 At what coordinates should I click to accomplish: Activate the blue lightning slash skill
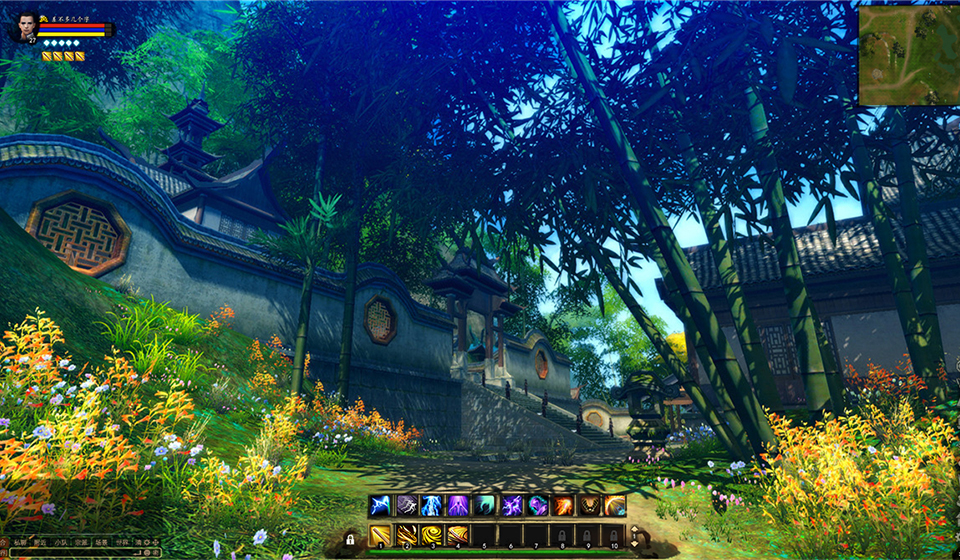tap(381, 505)
